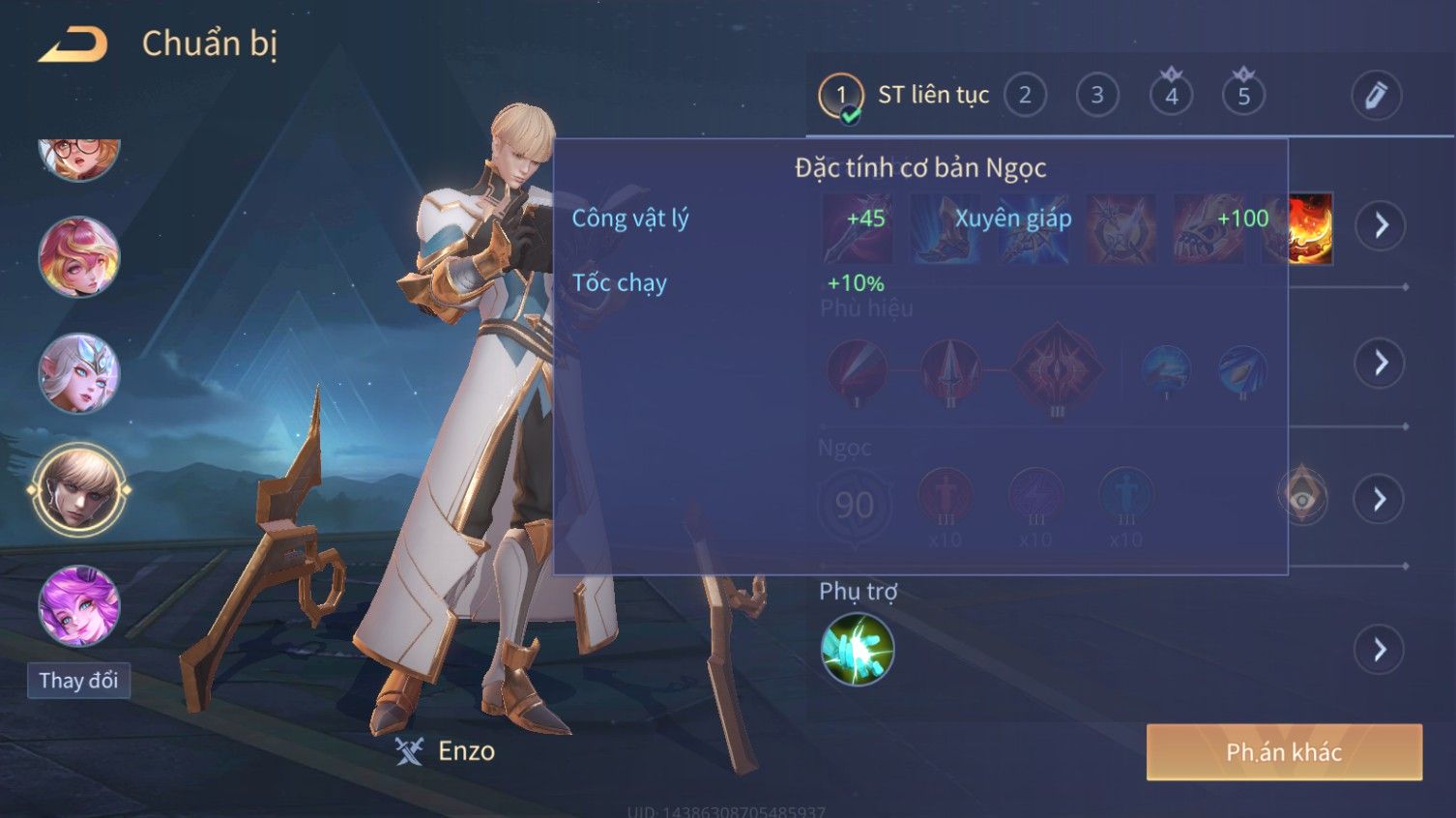This screenshot has width=1456, height=818.
Task: Select the purple-haired hero portrait
Action: point(78,605)
